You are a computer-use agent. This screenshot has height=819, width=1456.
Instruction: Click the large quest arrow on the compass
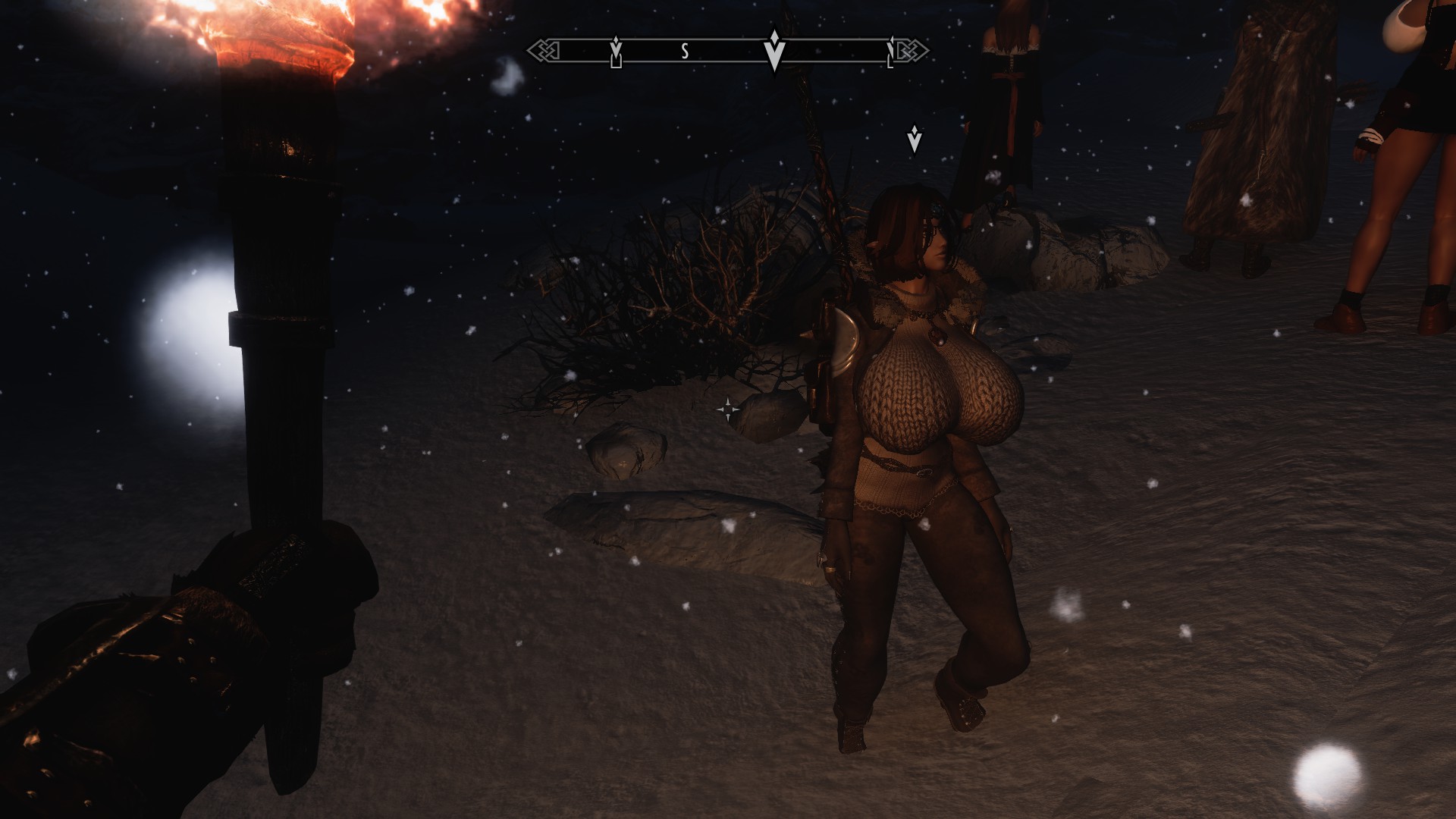773,50
